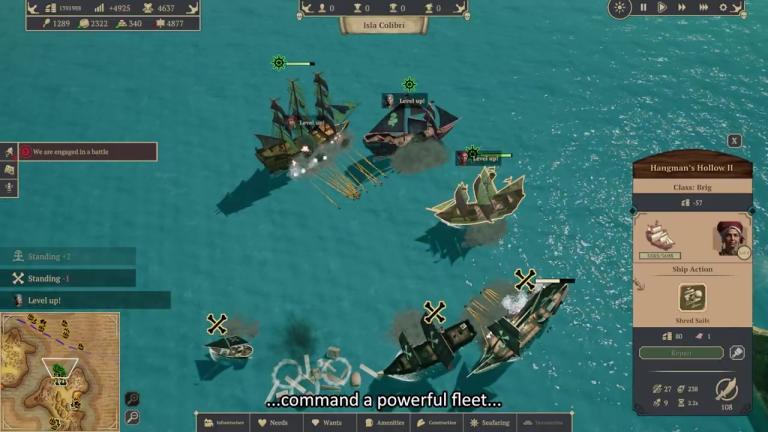768x432 pixels.
Task: Open the Seafaring tab
Action: click(493, 423)
